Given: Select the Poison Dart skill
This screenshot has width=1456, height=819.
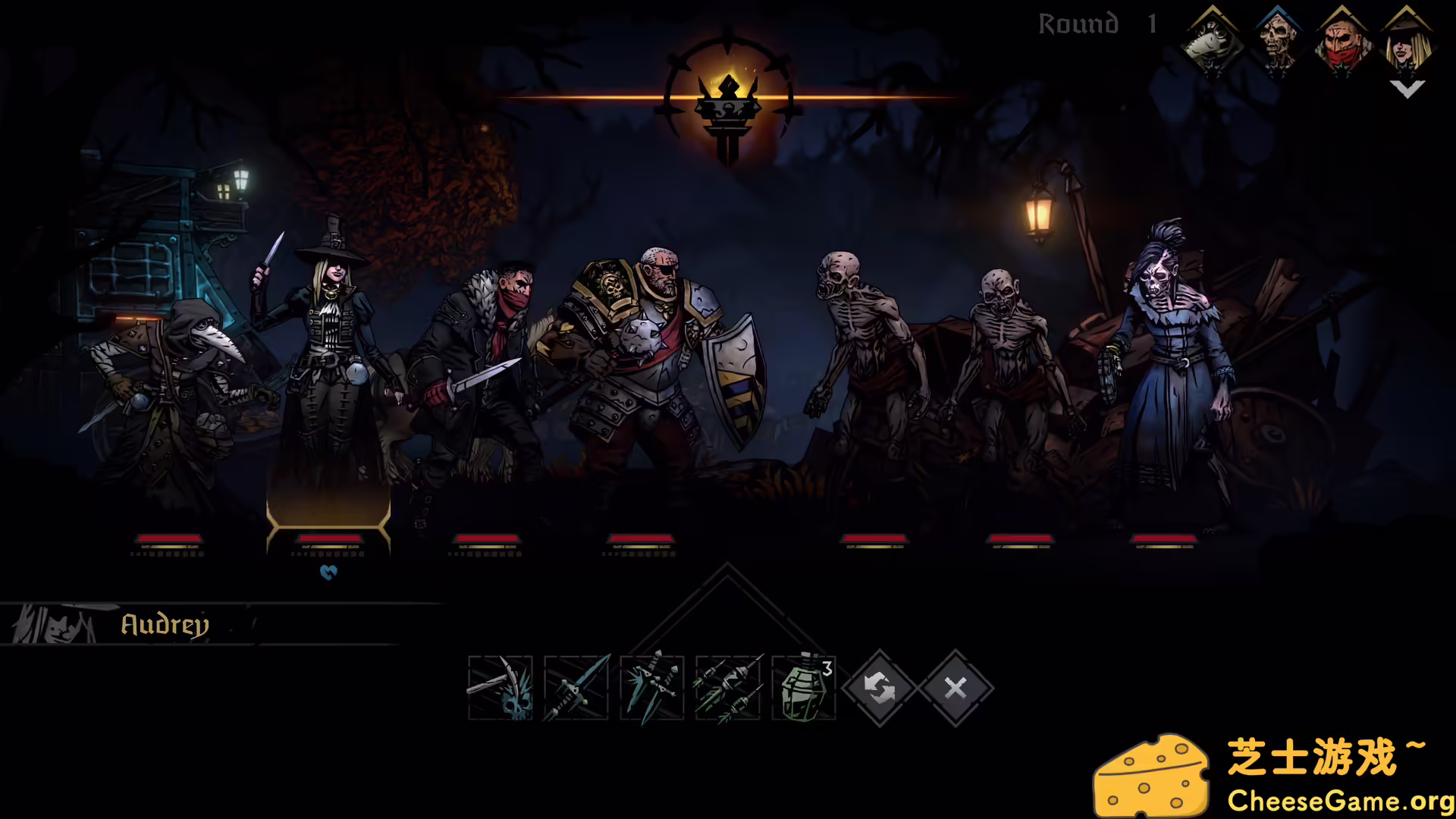Looking at the screenshot, I should pos(728,689).
